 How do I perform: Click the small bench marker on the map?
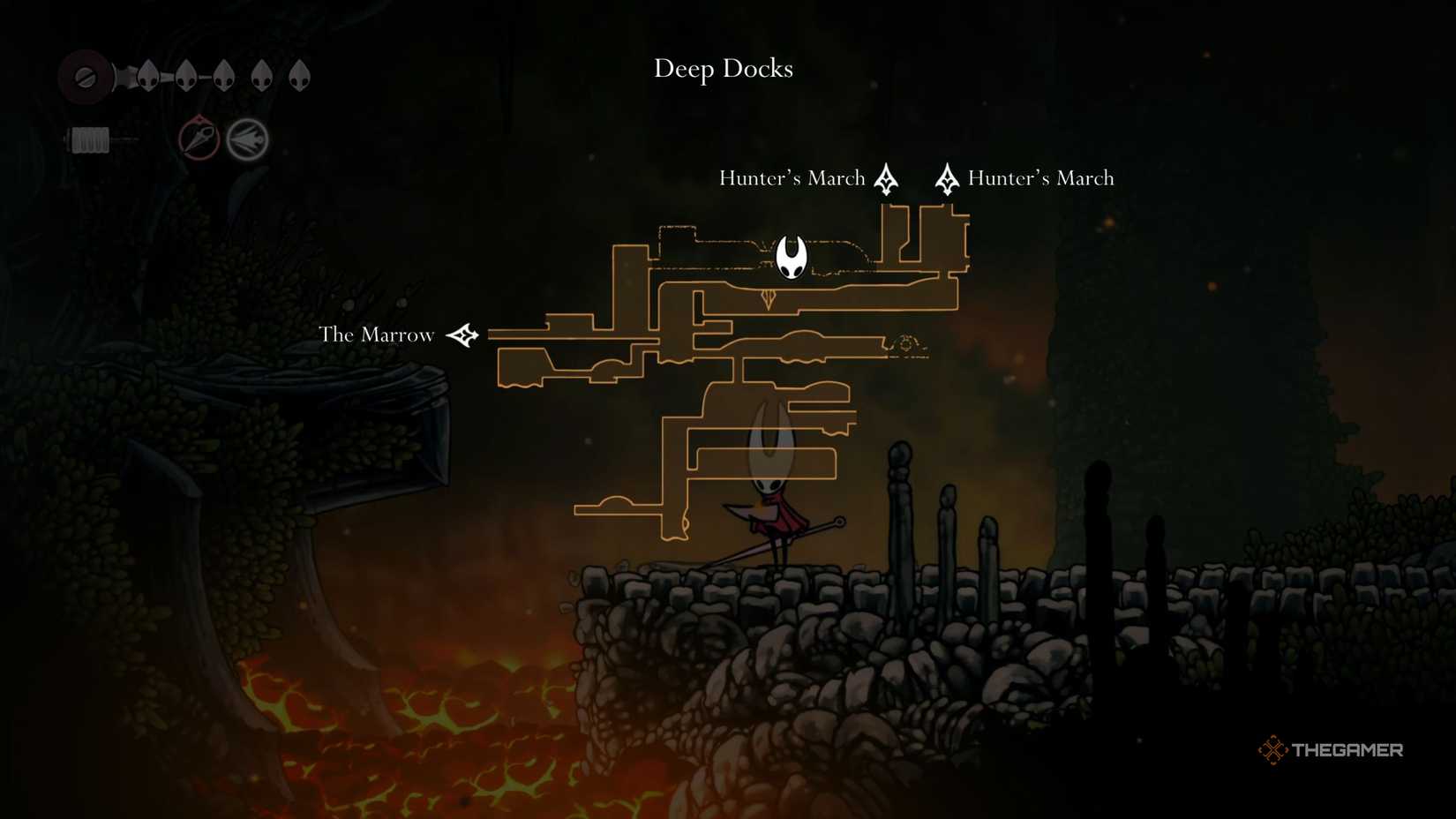click(x=904, y=345)
